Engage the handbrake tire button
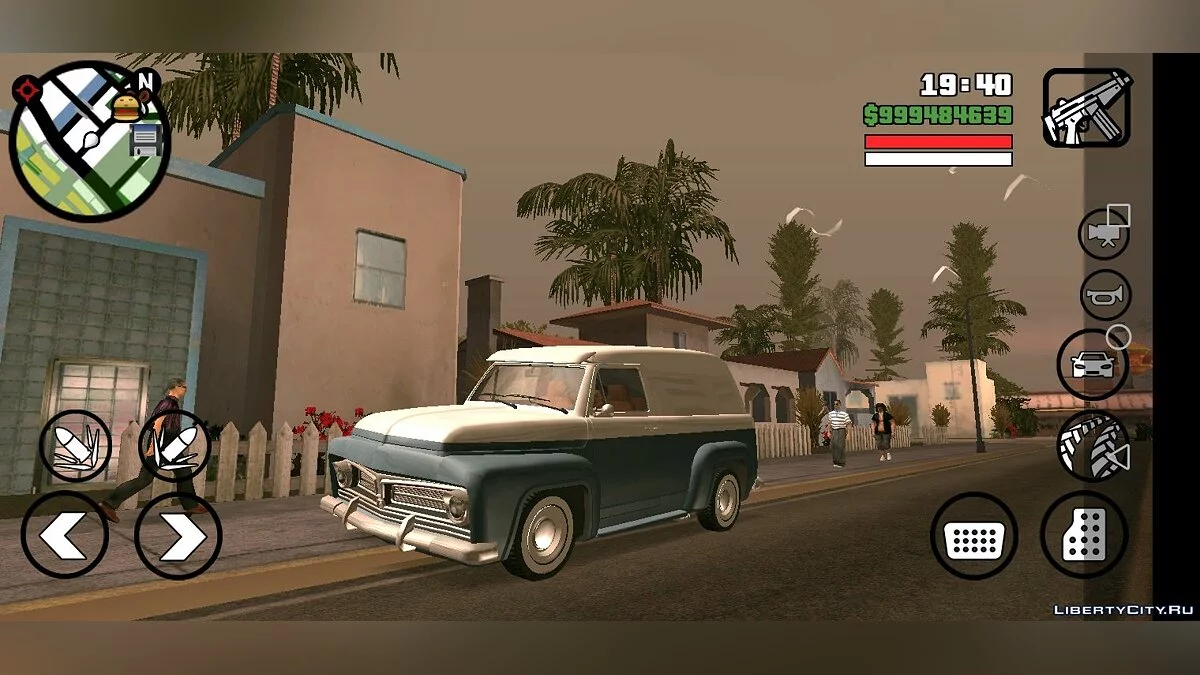 click(1093, 446)
